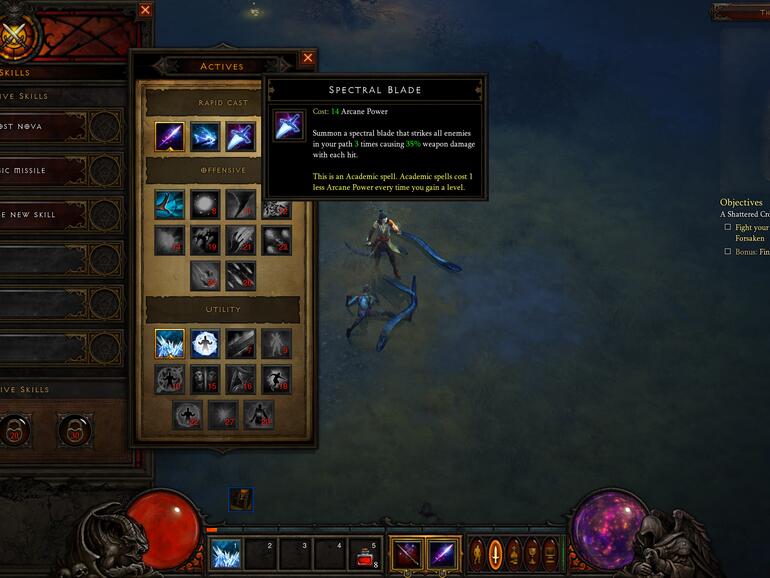Select the Frost Nova icon under Utility

[169, 343]
